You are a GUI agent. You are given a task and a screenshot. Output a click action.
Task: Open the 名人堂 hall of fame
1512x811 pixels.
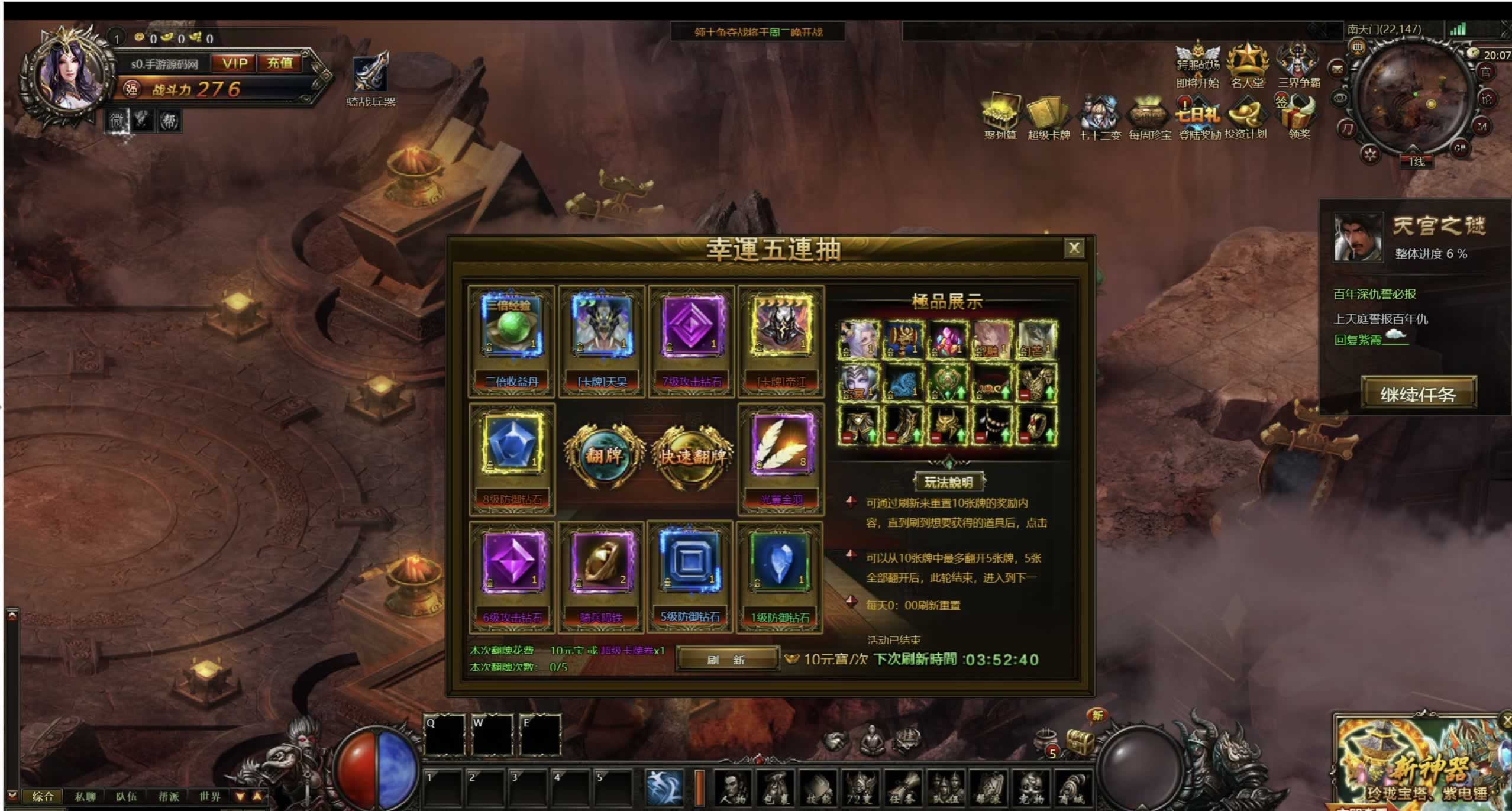[1247, 65]
